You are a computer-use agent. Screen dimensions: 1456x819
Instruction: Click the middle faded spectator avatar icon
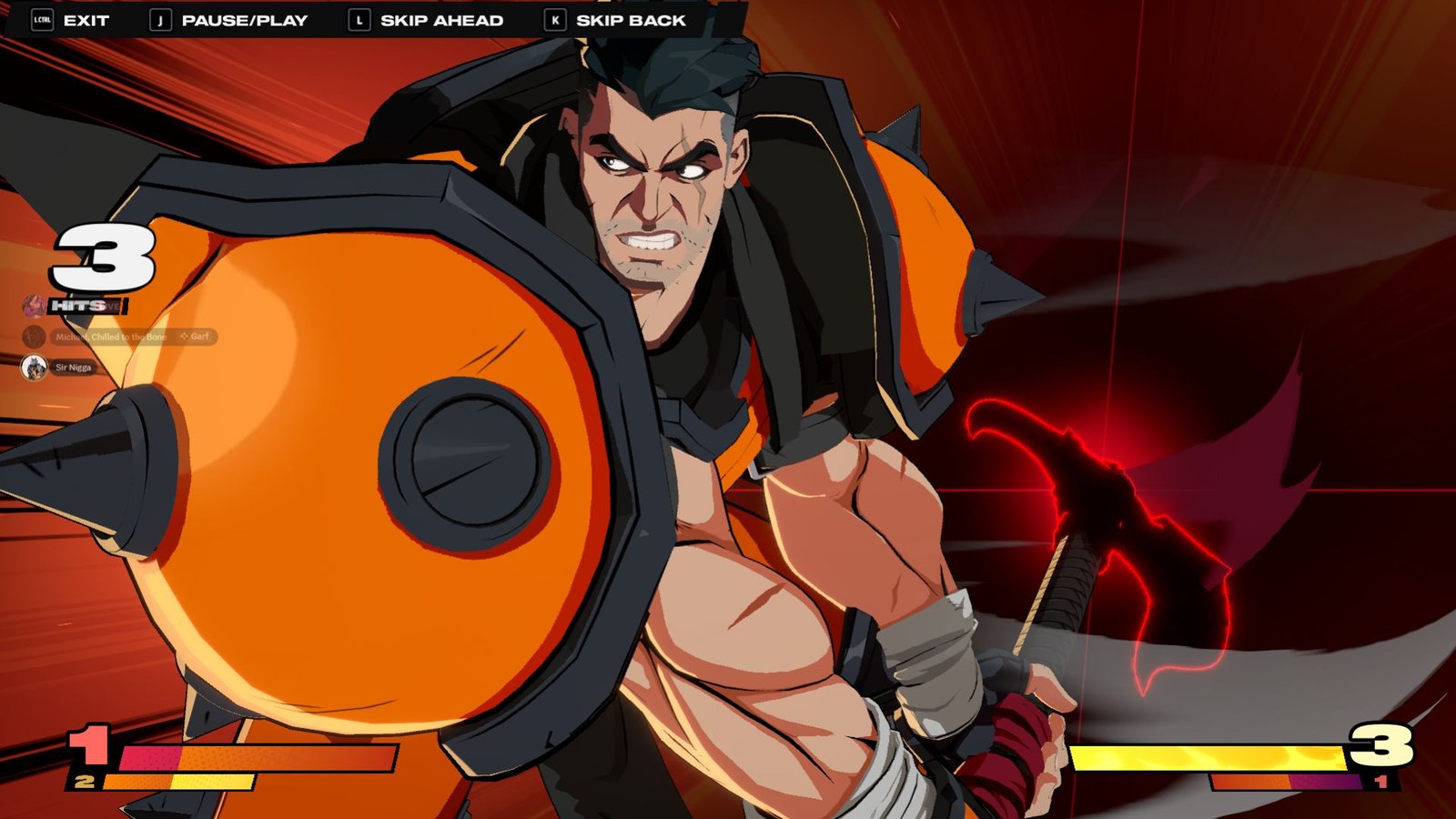pos(34,335)
